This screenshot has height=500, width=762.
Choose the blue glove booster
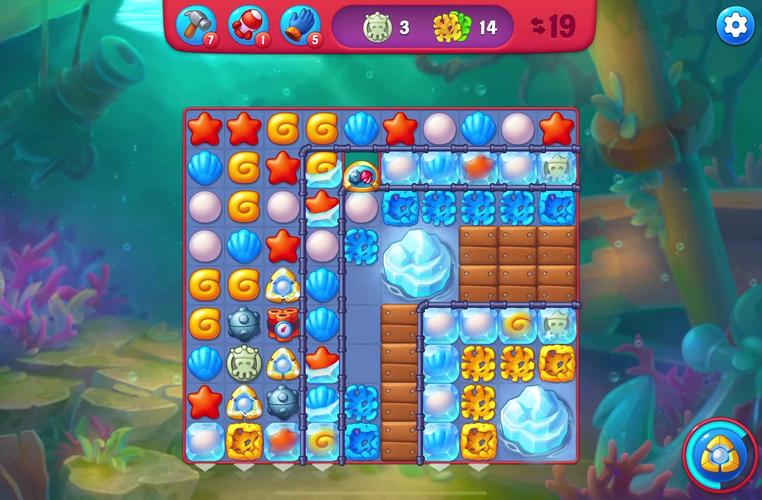[x=298, y=25]
